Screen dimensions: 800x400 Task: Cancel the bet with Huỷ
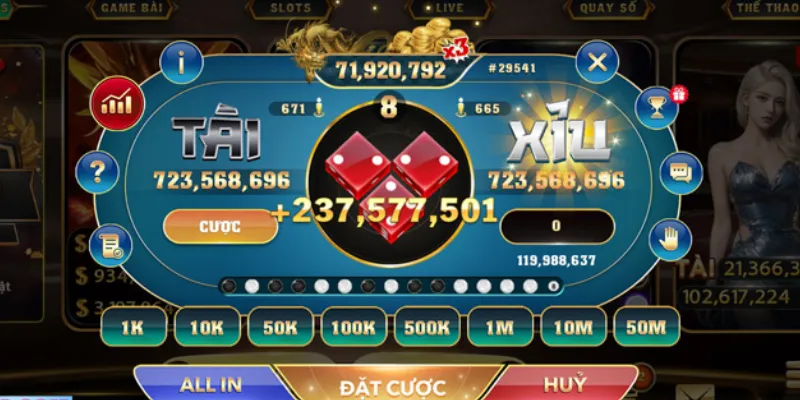tap(565, 384)
